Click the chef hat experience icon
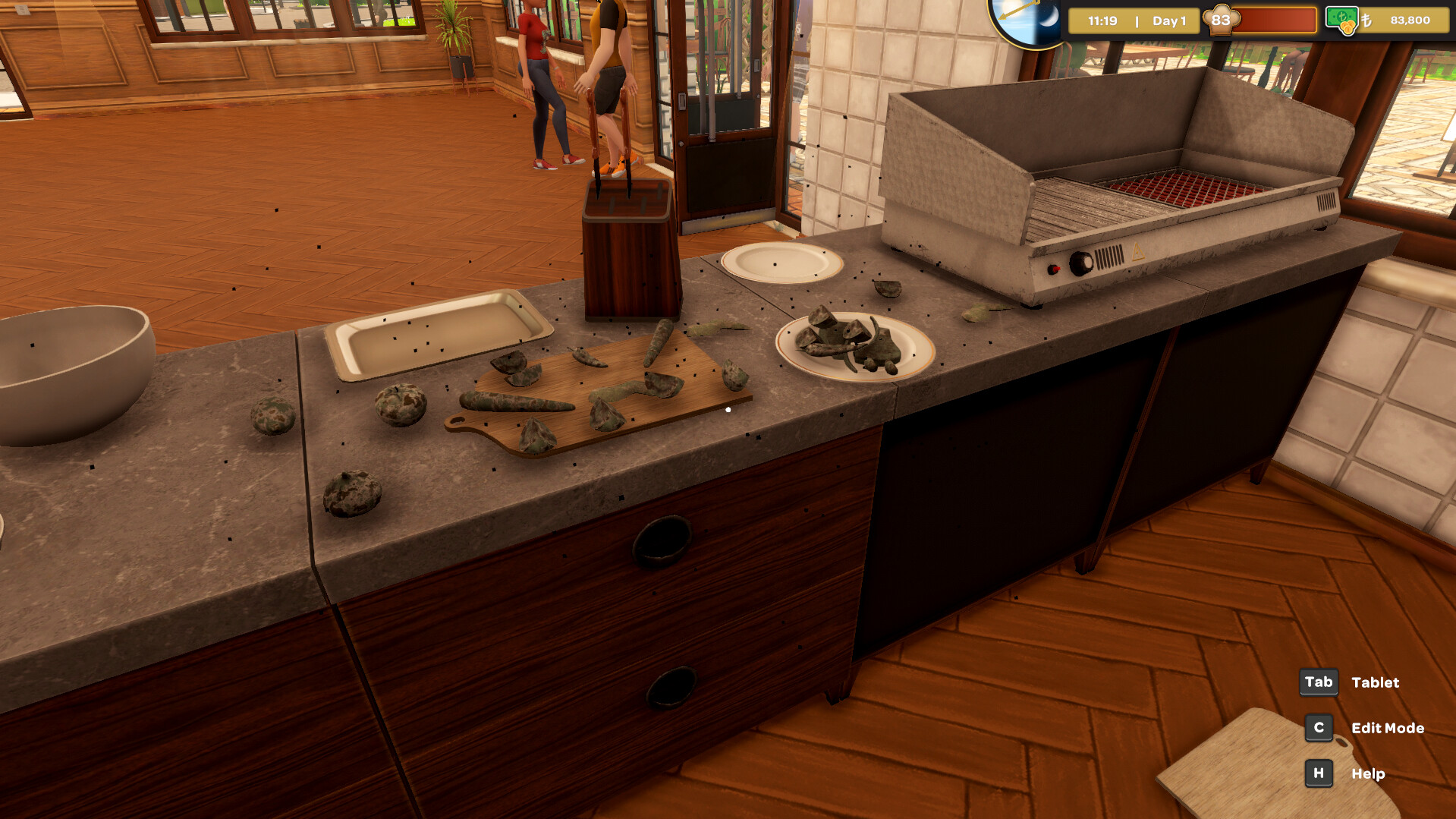The image size is (1456, 819). pyautogui.click(x=1222, y=20)
